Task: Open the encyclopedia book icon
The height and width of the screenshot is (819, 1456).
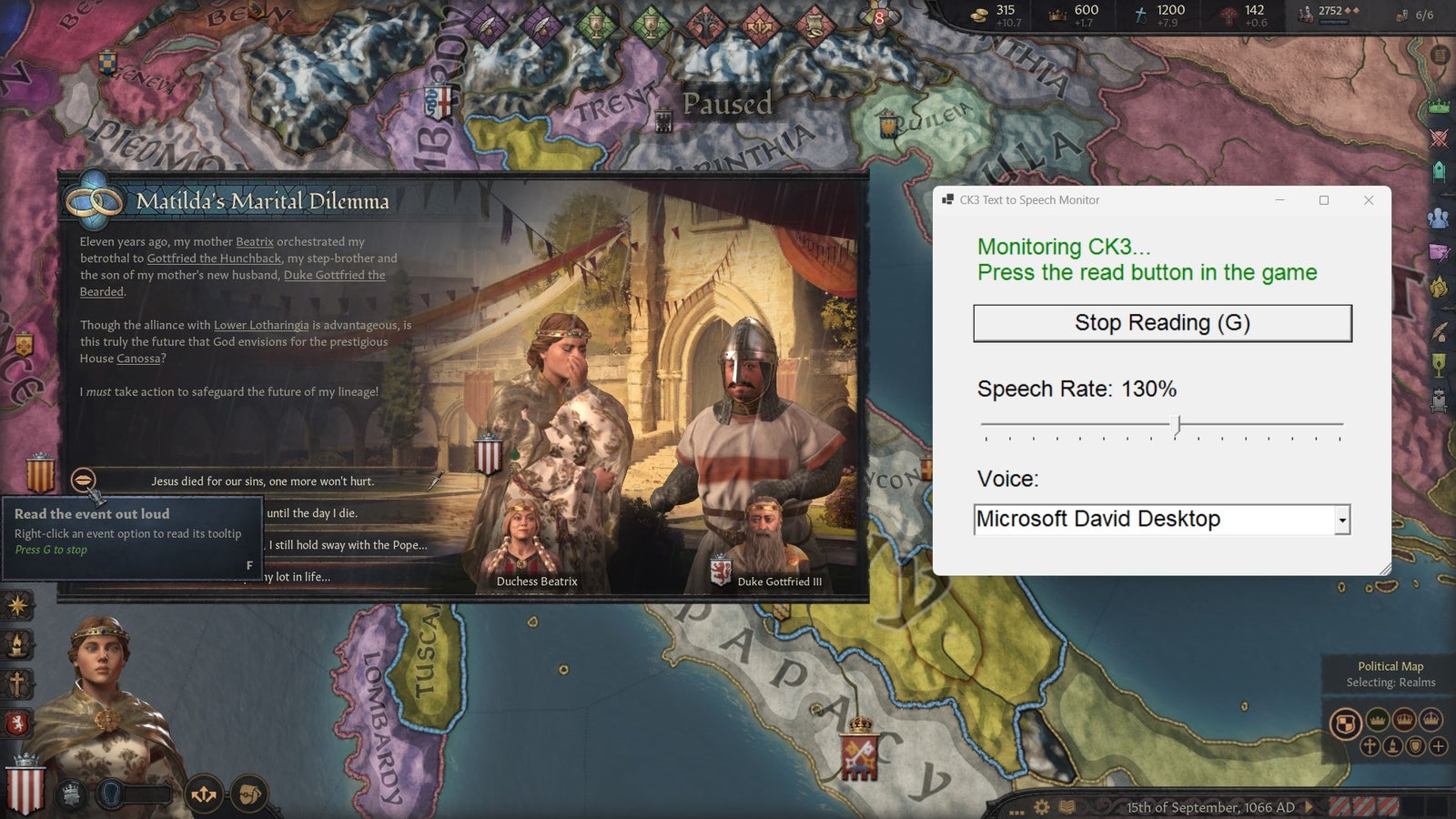Action: 1067,807
